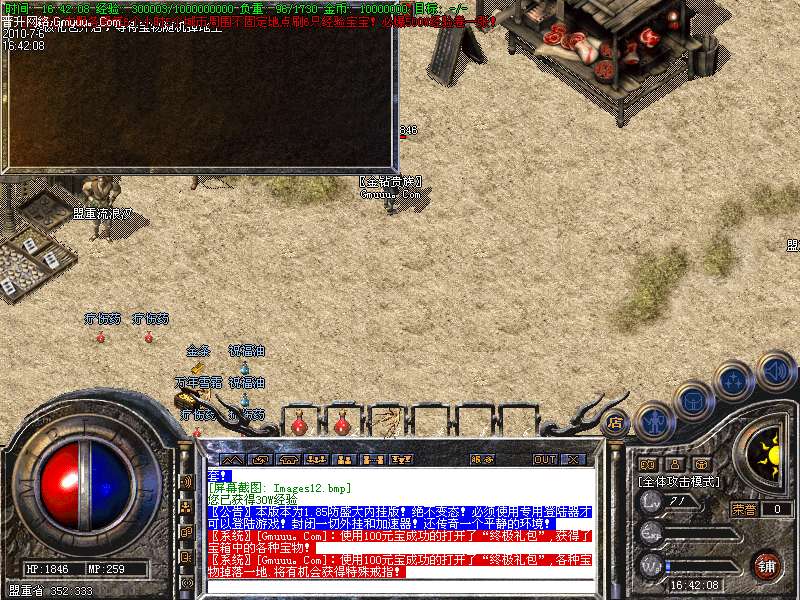Open the 店 shop button
The image size is (800, 600).
[x=615, y=422]
